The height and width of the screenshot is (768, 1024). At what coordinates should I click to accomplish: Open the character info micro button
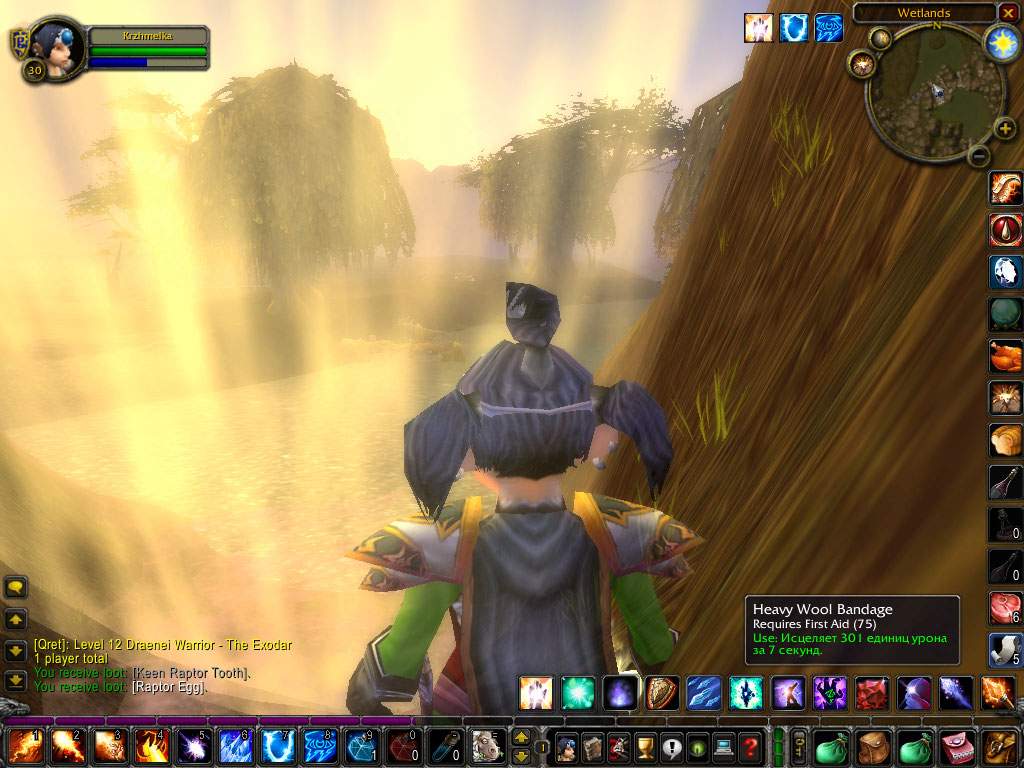click(x=566, y=747)
